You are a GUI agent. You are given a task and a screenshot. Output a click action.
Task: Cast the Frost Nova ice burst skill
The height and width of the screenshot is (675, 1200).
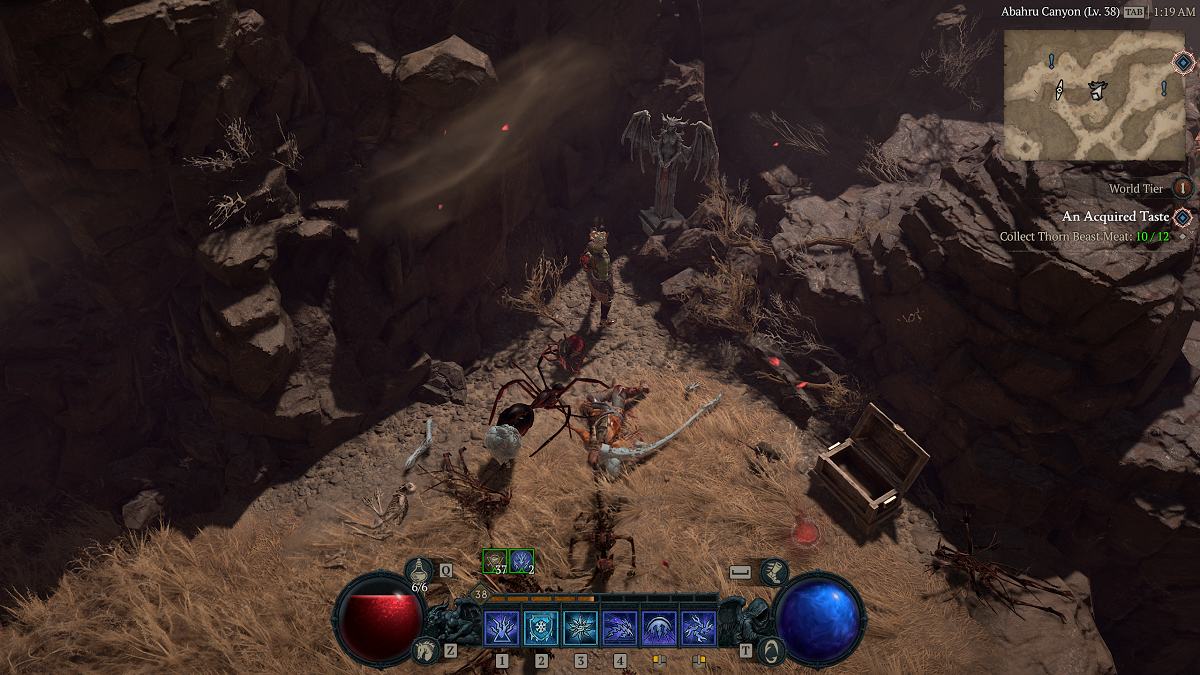pyautogui.click(x=580, y=629)
